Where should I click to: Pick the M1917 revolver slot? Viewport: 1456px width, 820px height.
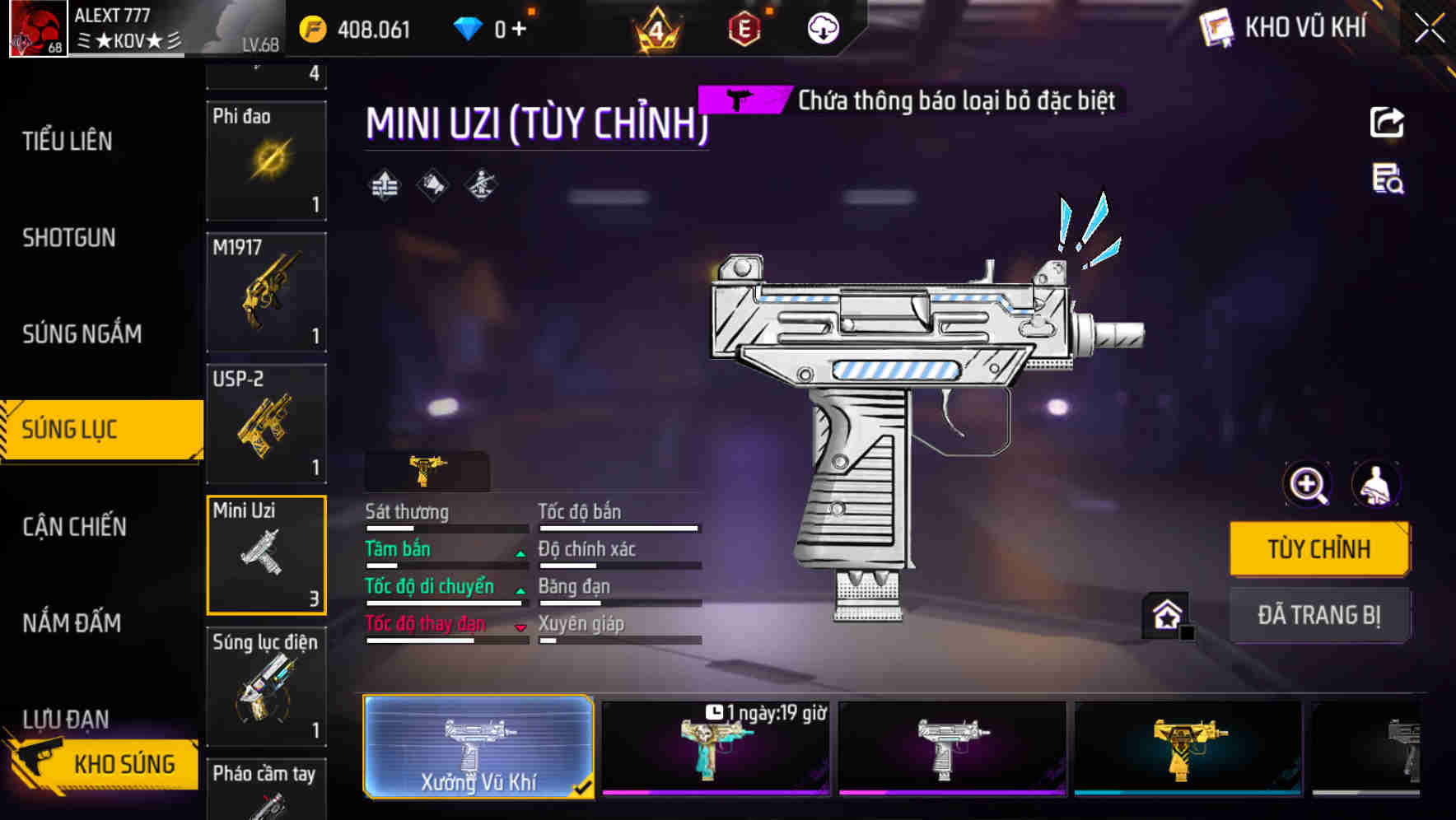266,292
